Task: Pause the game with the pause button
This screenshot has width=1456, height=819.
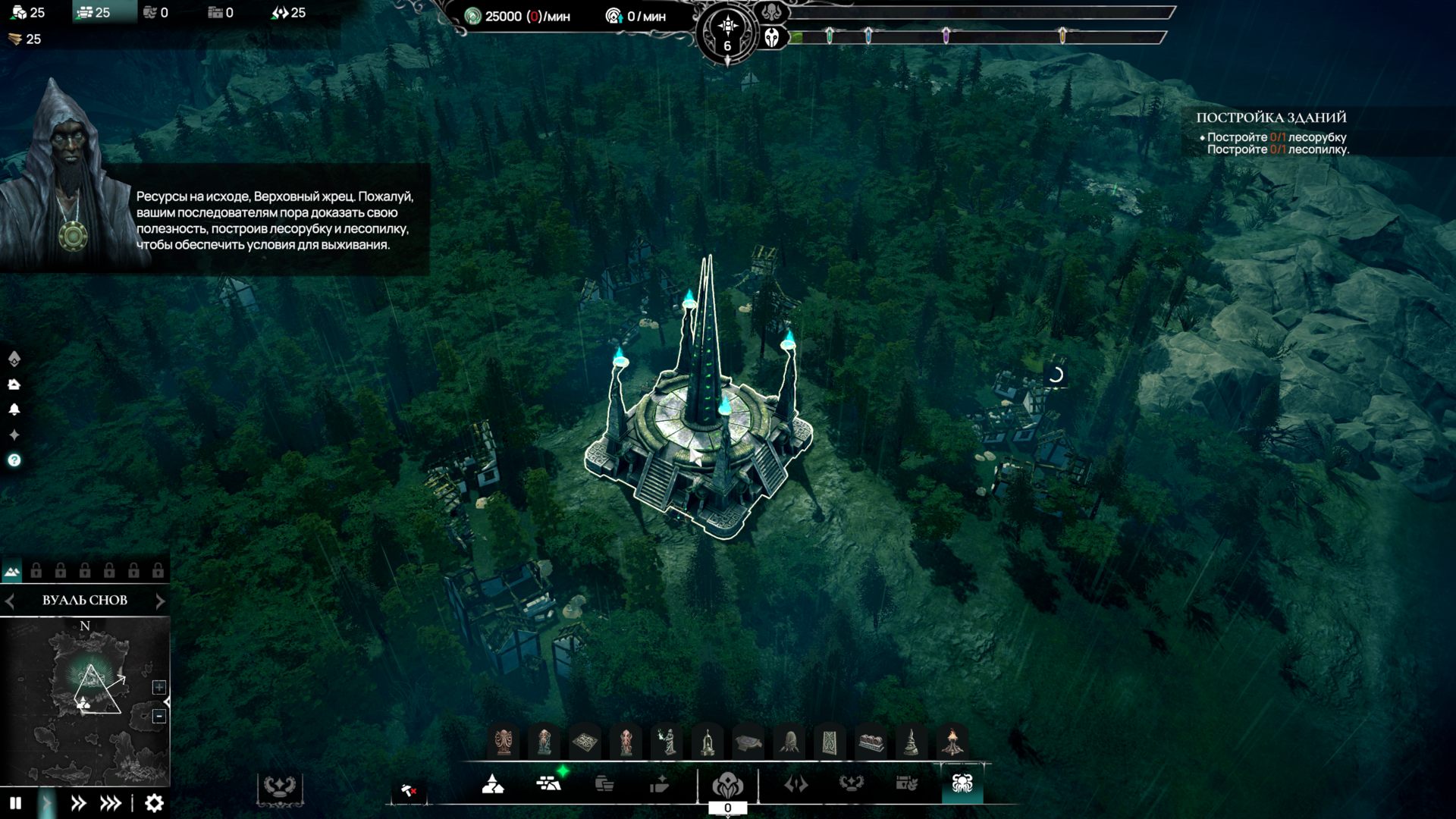Action: 15,803
